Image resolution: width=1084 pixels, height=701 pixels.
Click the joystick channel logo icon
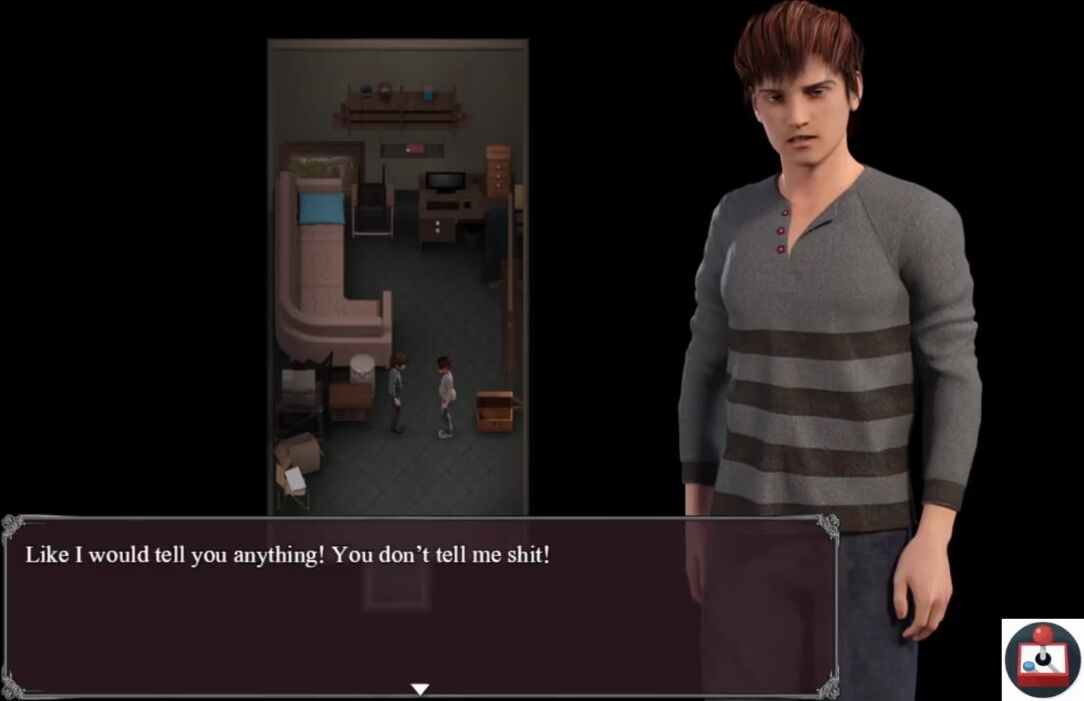[1042, 659]
